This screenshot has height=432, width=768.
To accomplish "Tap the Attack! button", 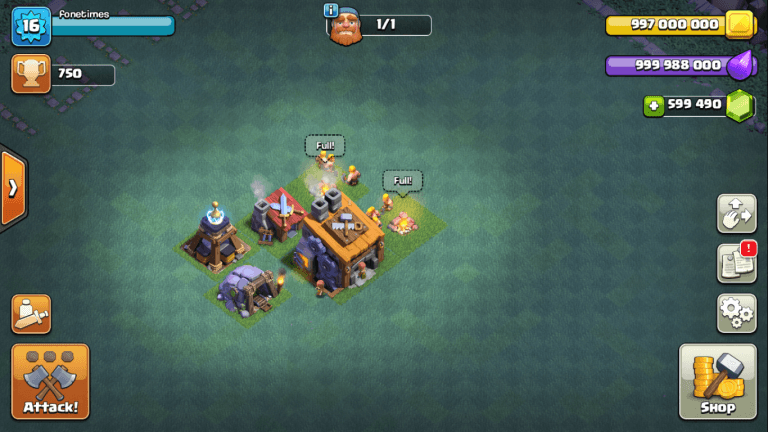I will 50,382.
